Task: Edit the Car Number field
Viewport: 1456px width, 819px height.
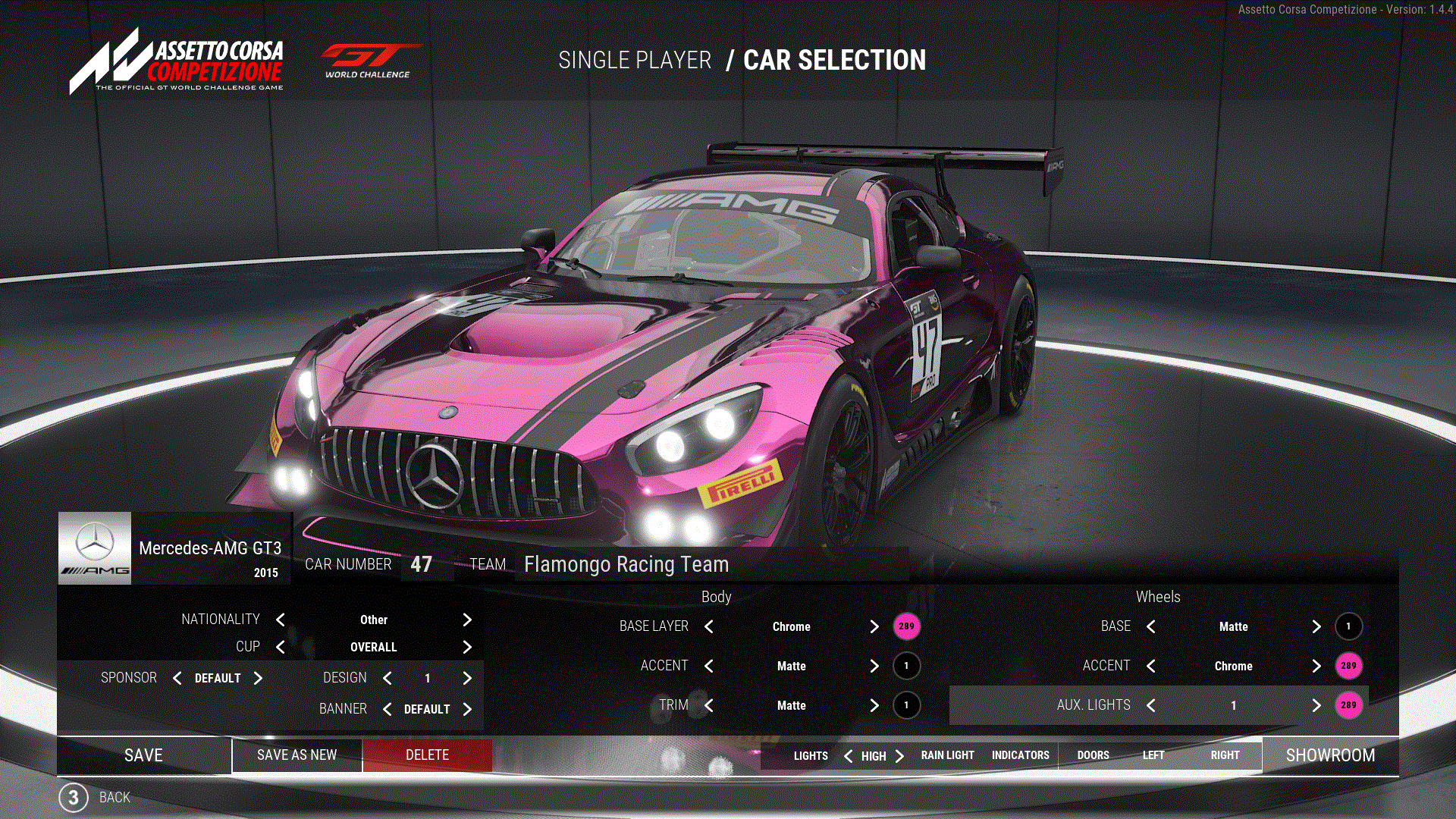Action: click(422, 565)
